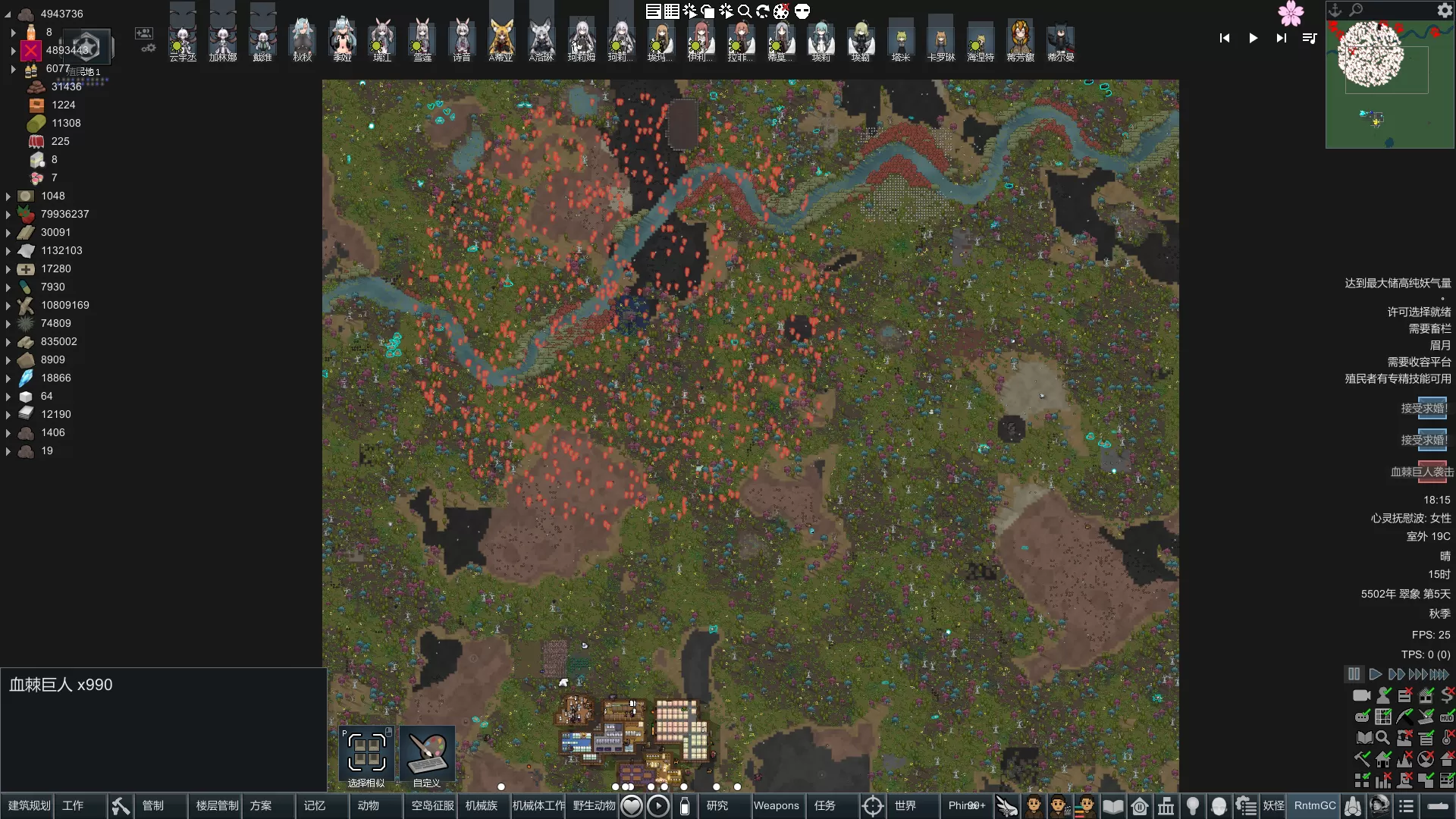Select colonist 秋秋 portrait

point(302,39)
